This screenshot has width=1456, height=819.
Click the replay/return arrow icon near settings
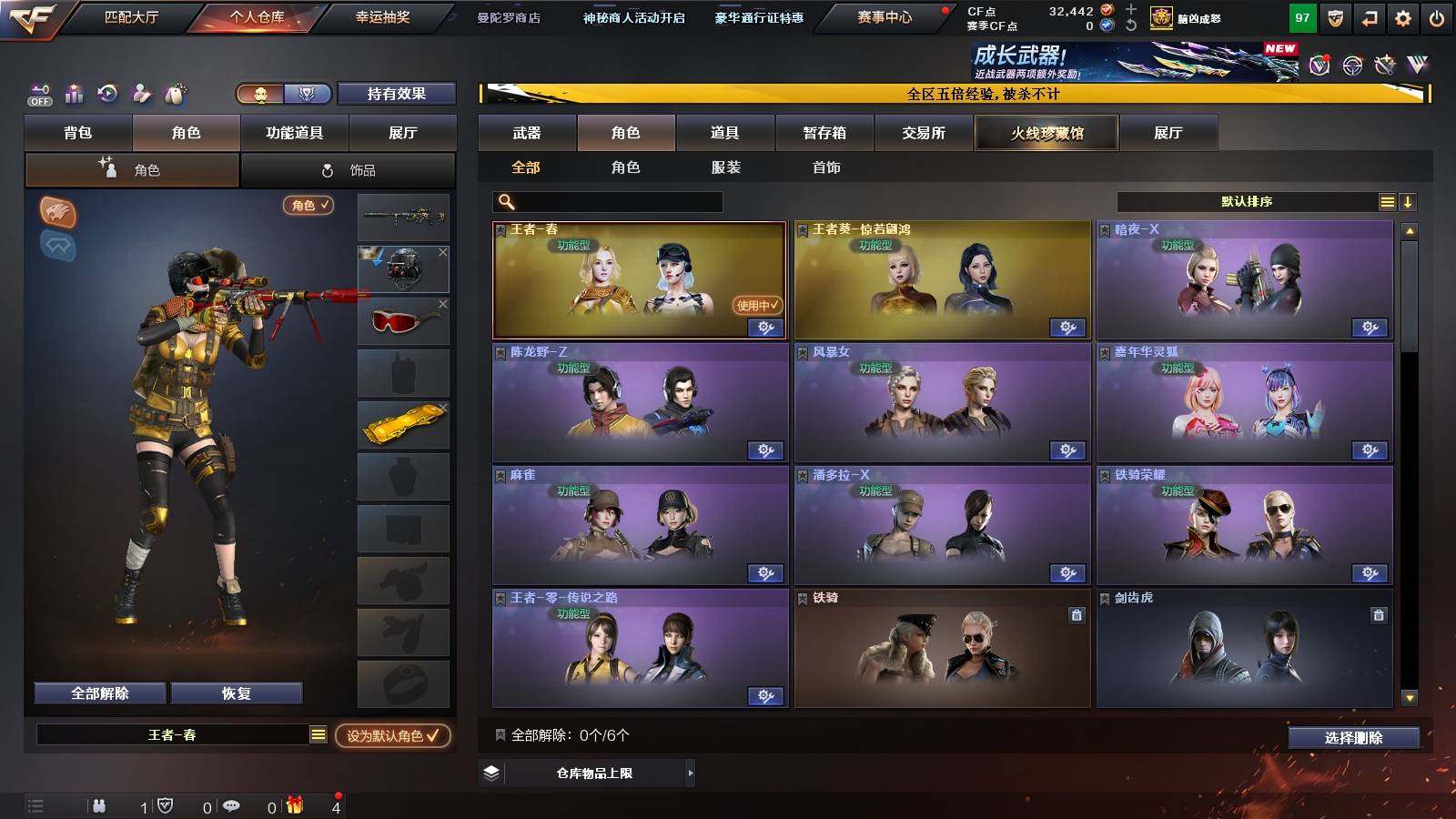[x=1369, y=18]
